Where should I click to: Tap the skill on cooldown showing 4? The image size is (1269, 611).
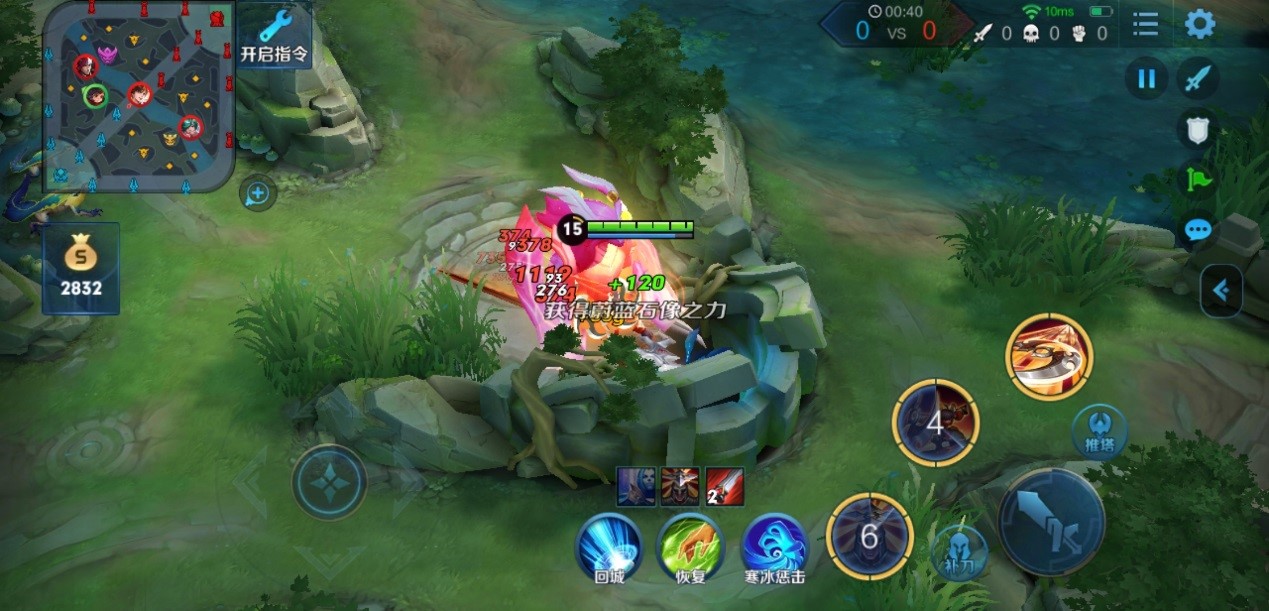tap(935, 422)
